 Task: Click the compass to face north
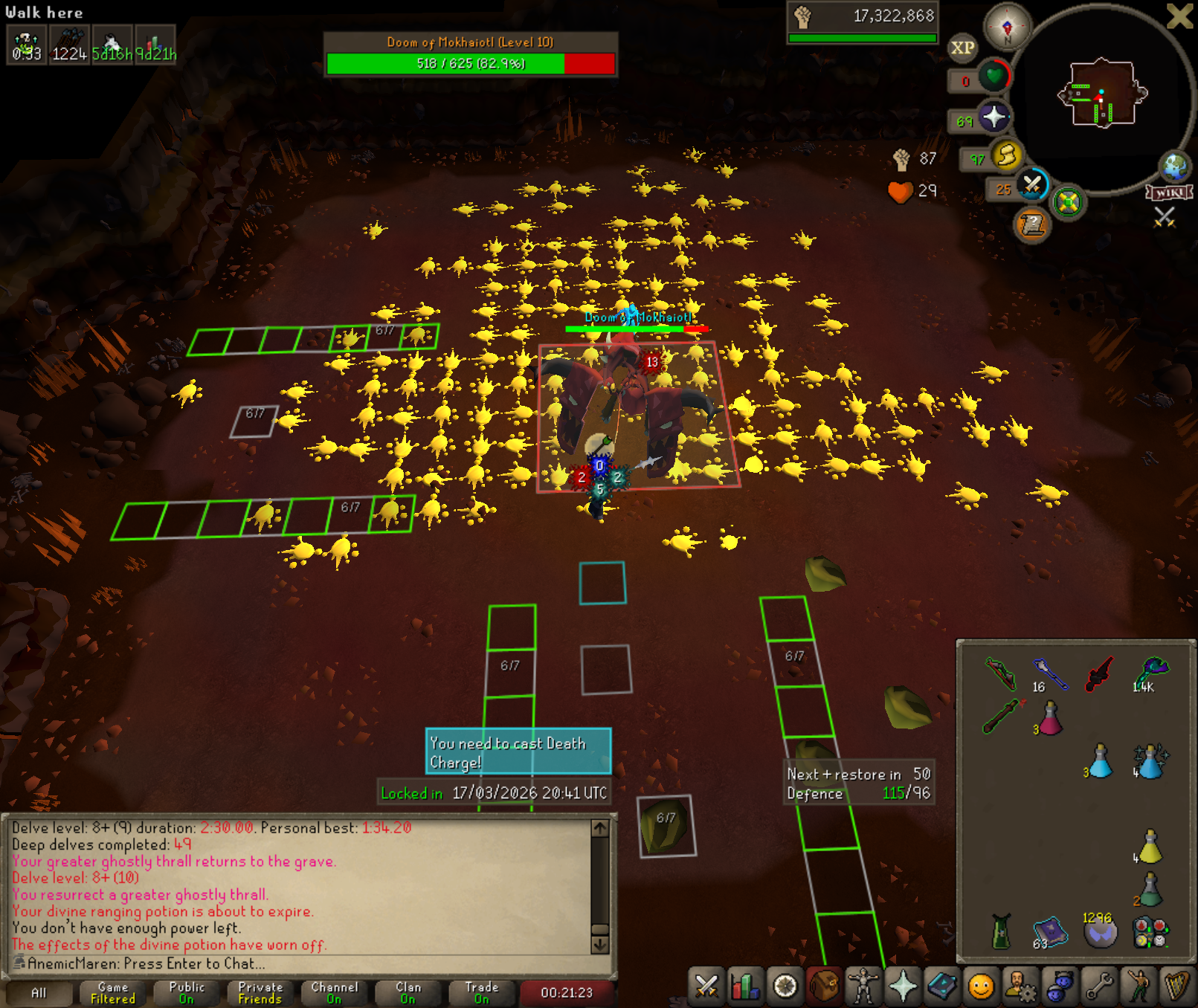click(1007, 28)
